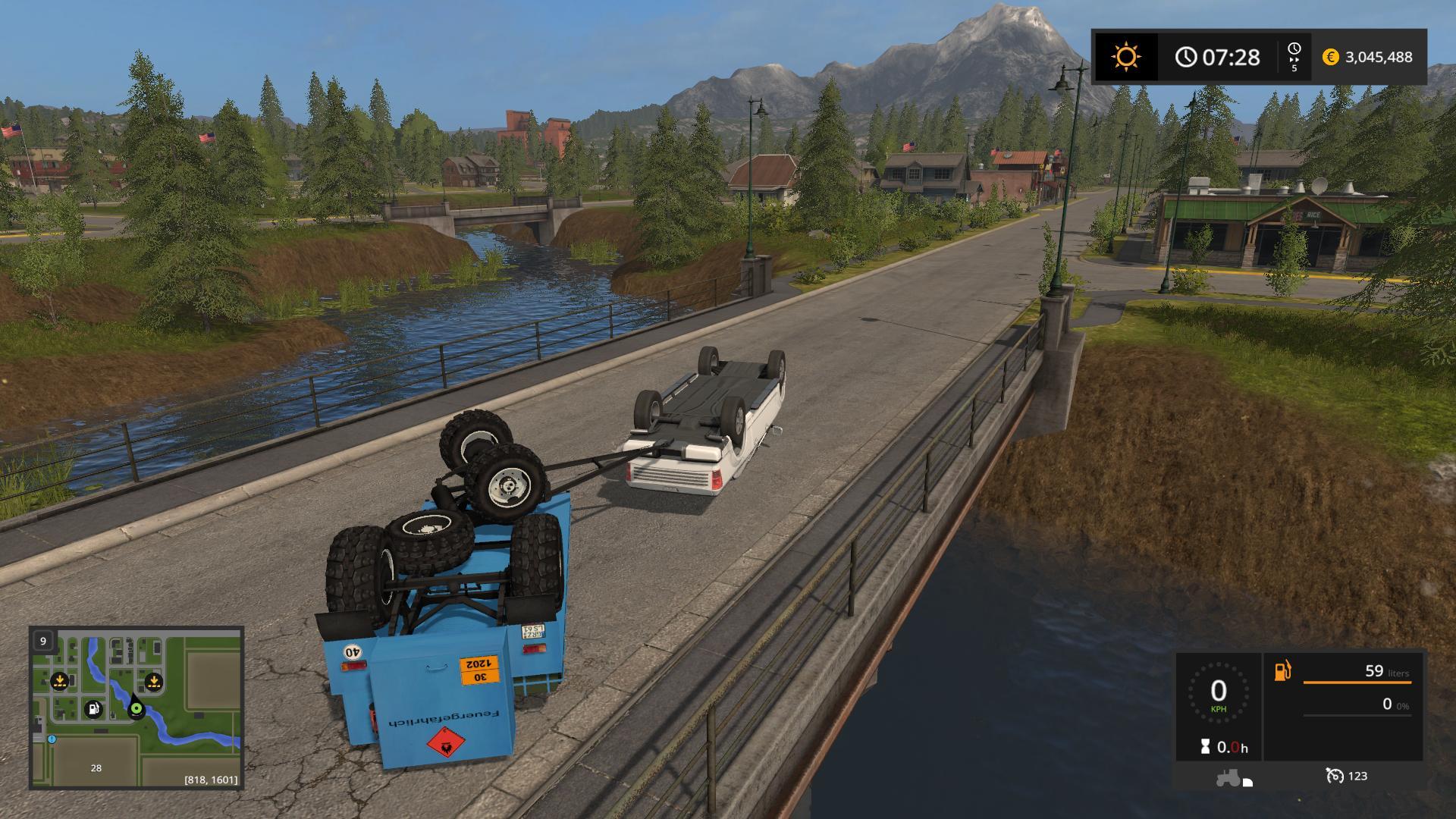Toggle the cruise control speedometer icon

click(1335, 776)
